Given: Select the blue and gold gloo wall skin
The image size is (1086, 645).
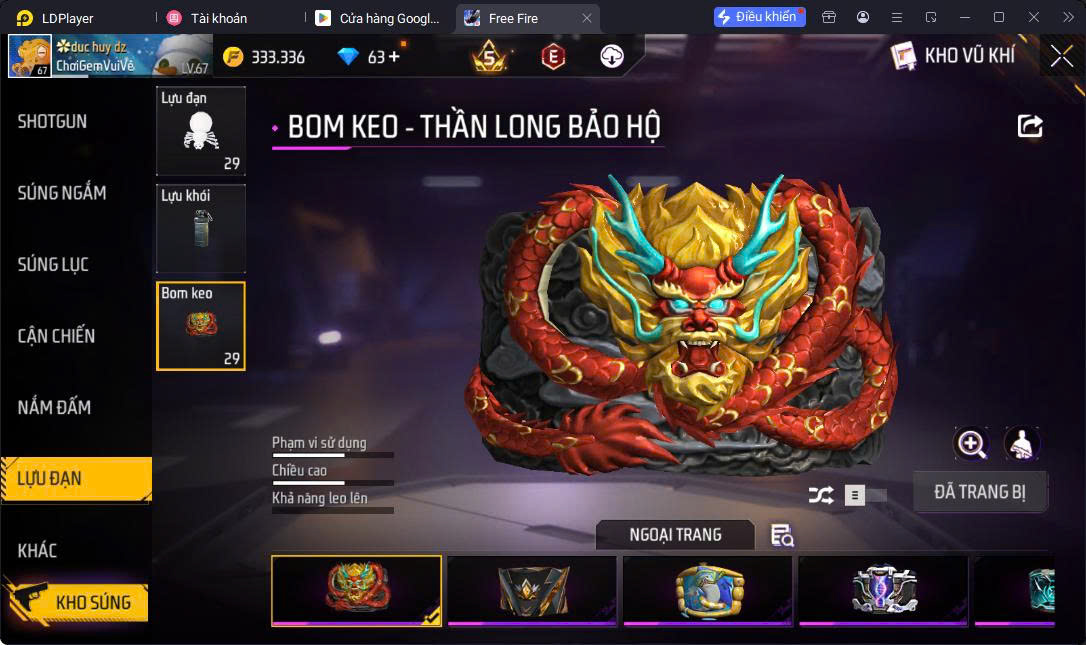Looking at the screenshot, I should pyautogui.click(x=708, y=591).
